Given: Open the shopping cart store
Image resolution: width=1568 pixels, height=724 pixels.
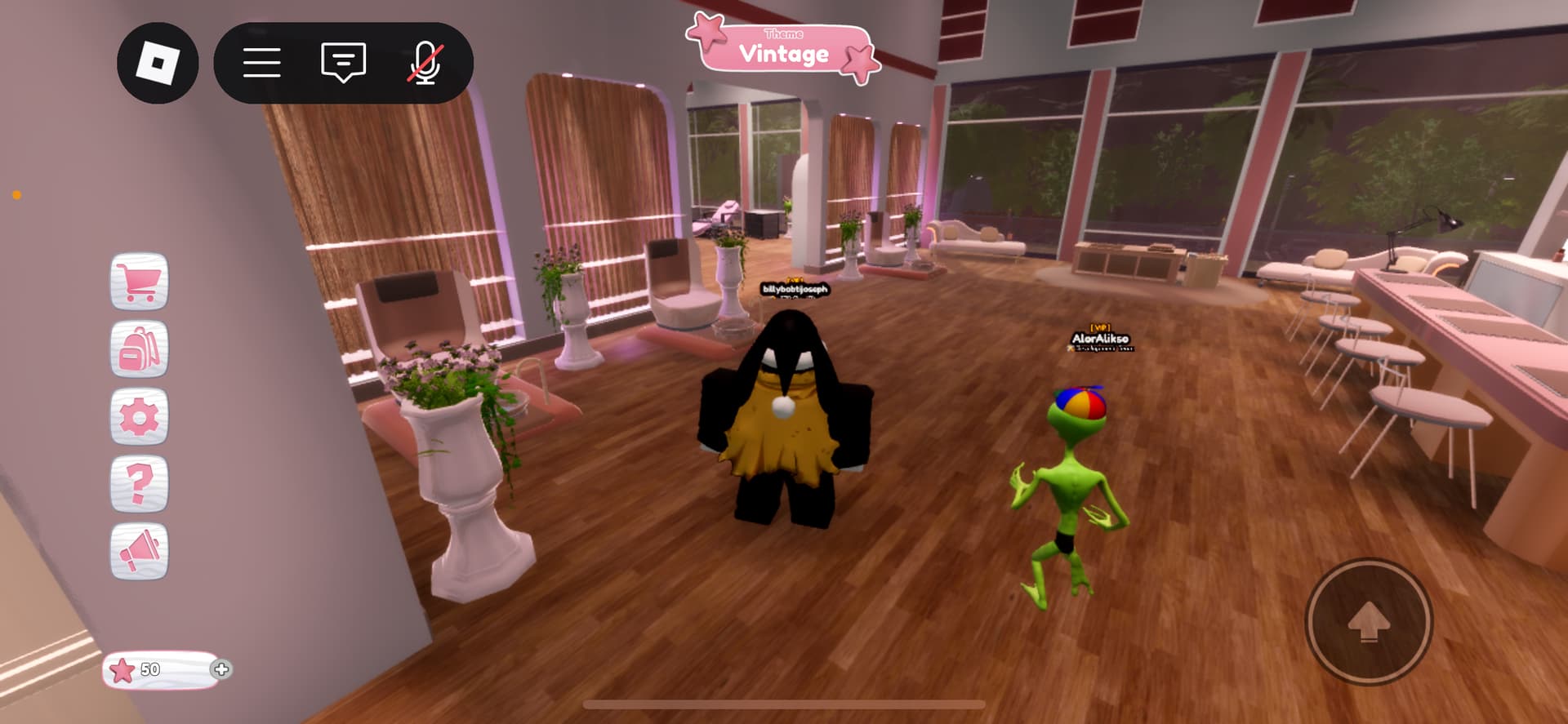Looking at the screenshot, I should pyautogui.click(x=139, y=282).
